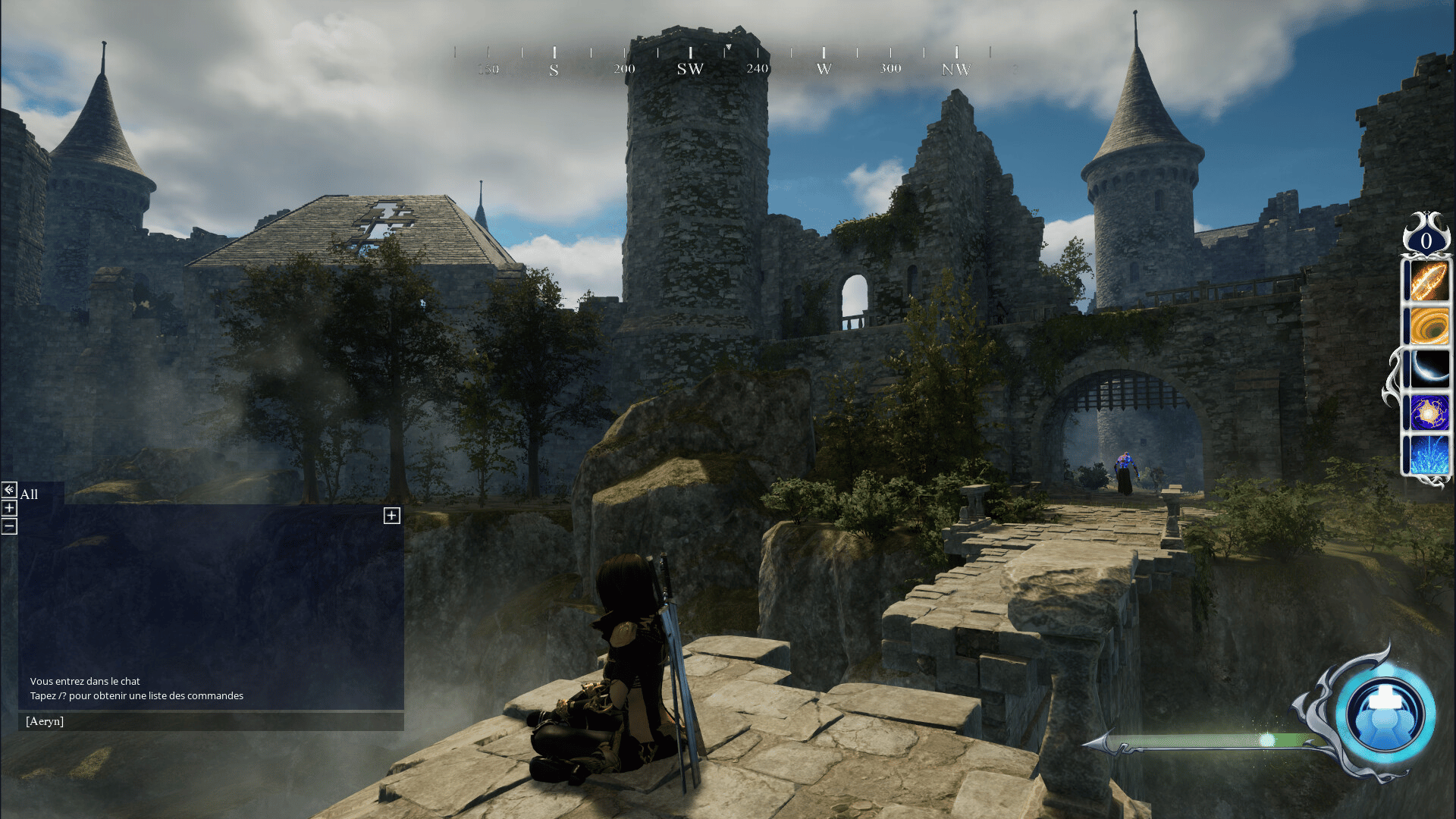Activate the flaming streak ability
The height and width of the screenshot is (819, 1456).
1429,280
